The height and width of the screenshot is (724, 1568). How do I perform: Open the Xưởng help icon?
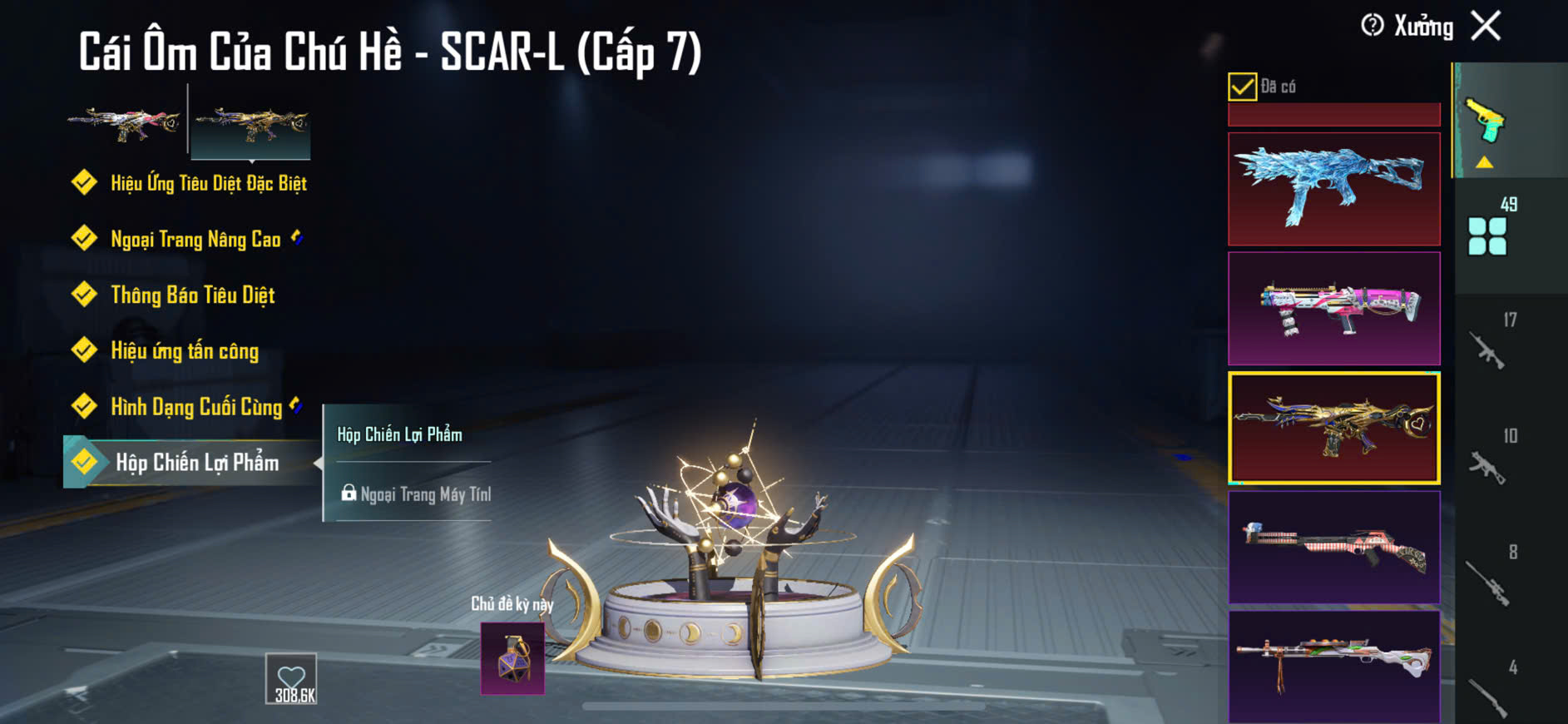(1372, 26)
